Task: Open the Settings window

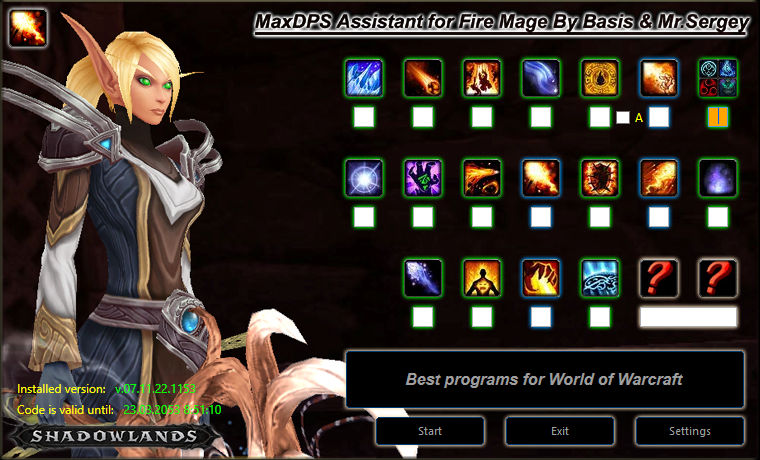Action: tap(689, 431)
